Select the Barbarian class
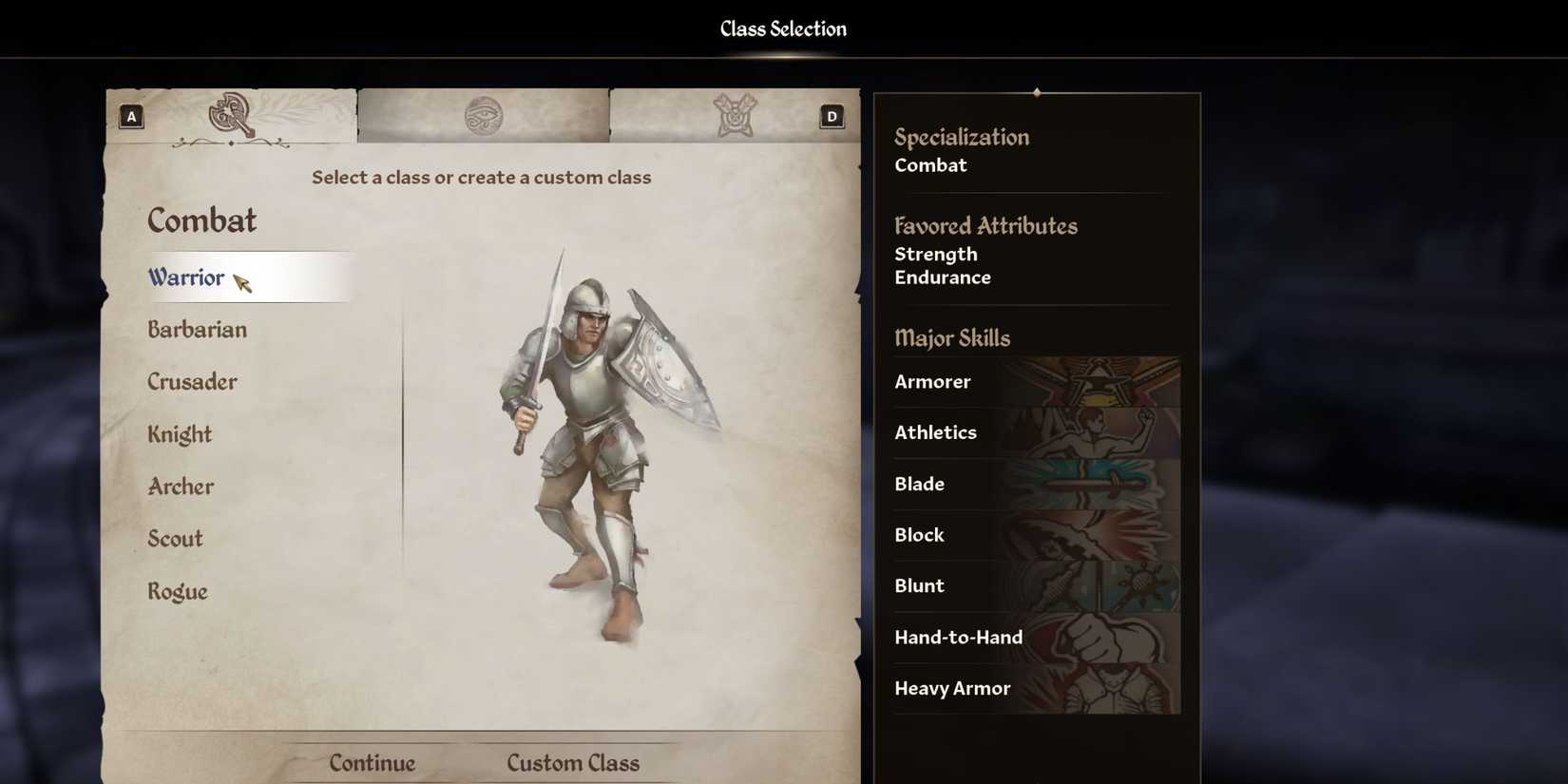 click(x=198, y=330)
